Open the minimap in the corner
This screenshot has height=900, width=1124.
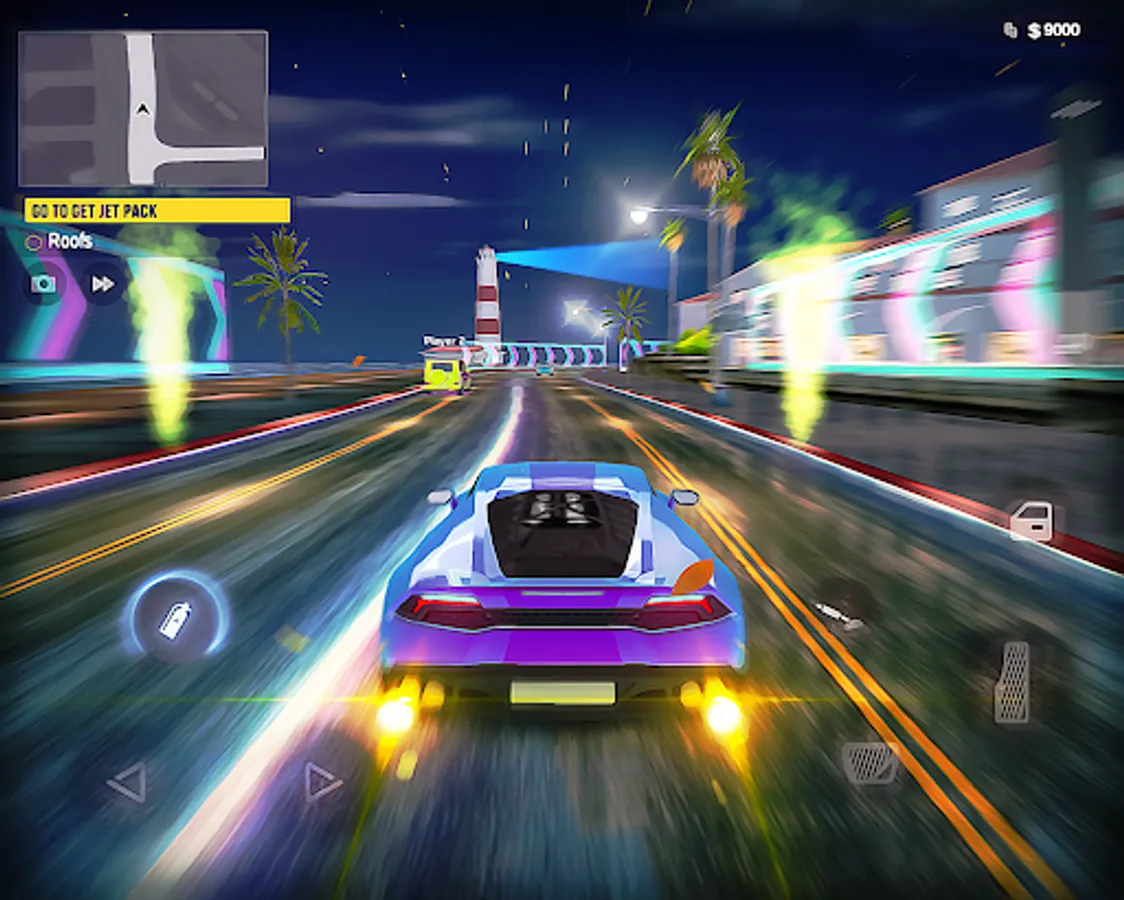[x=143, y=108]
